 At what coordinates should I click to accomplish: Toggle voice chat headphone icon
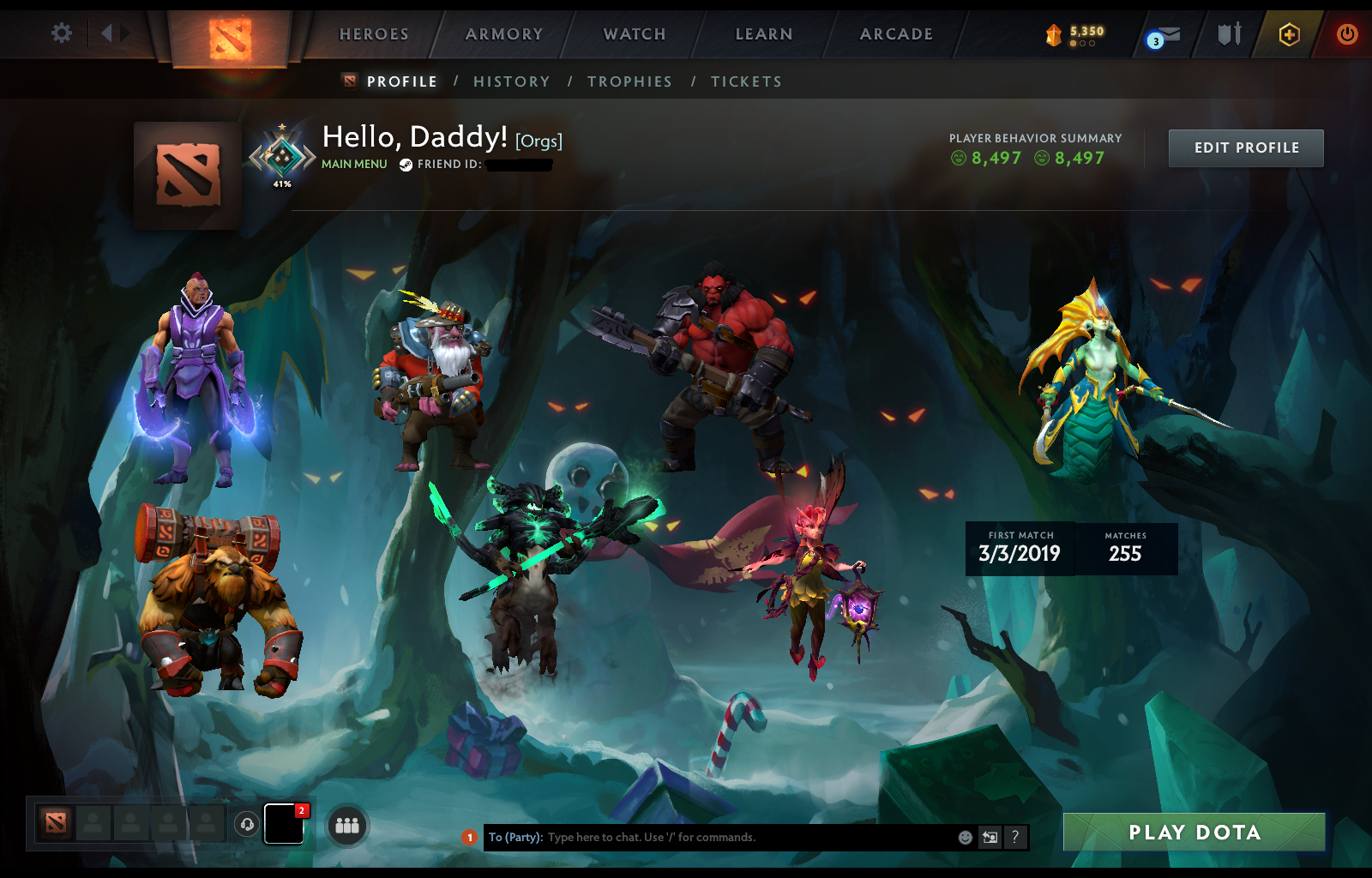[248, 826]
